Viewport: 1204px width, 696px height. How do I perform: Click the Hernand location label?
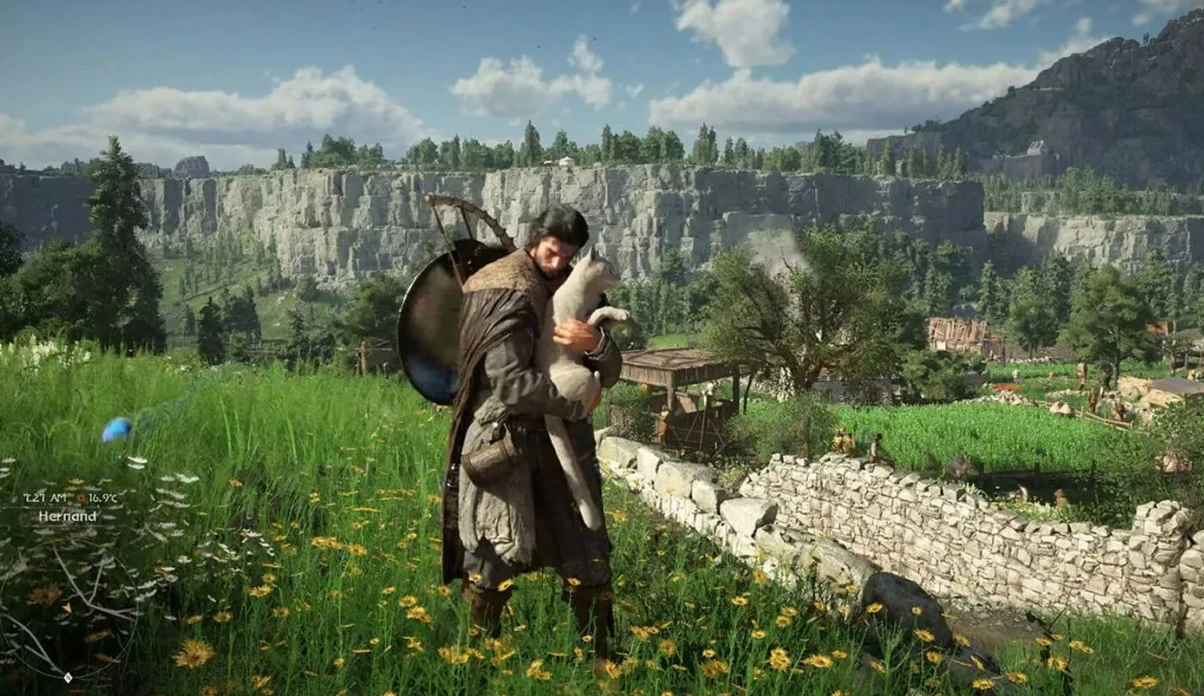[x=68, y=516]
